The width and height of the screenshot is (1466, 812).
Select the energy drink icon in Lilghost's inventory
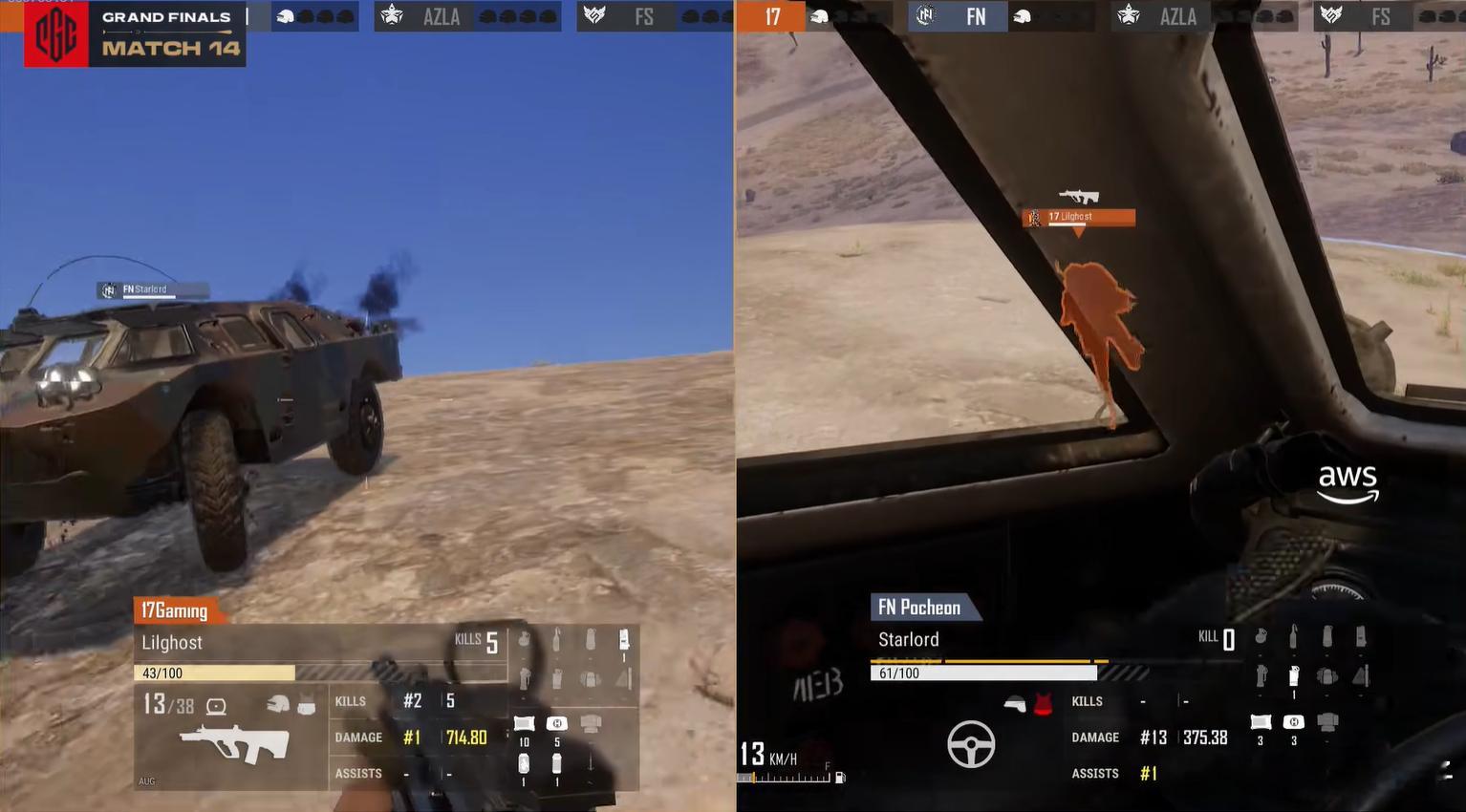(524, 764)
